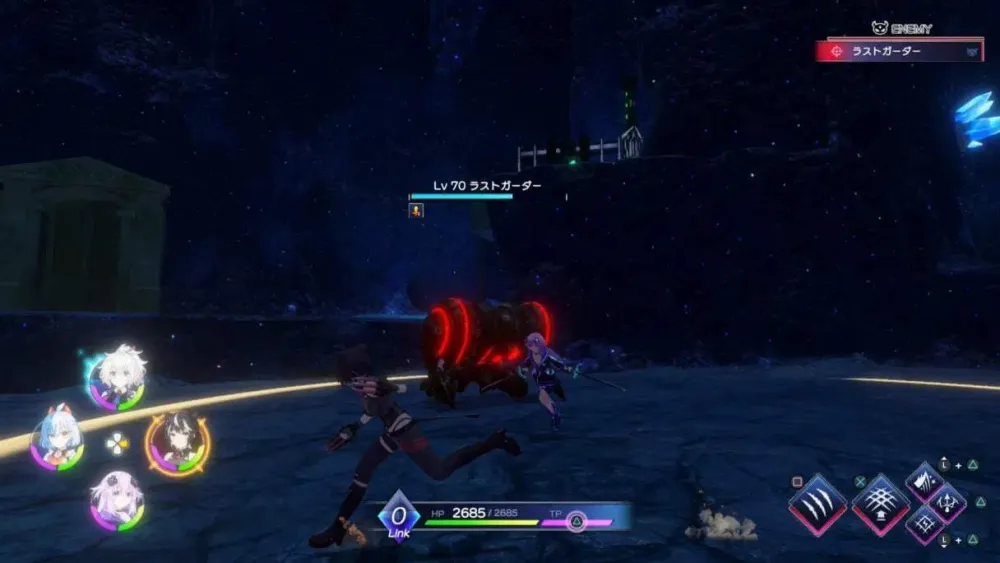The image size is (1000, 563).
Task: Choose the dark-haired portrait with orange ring
Action: click(178, 442)
